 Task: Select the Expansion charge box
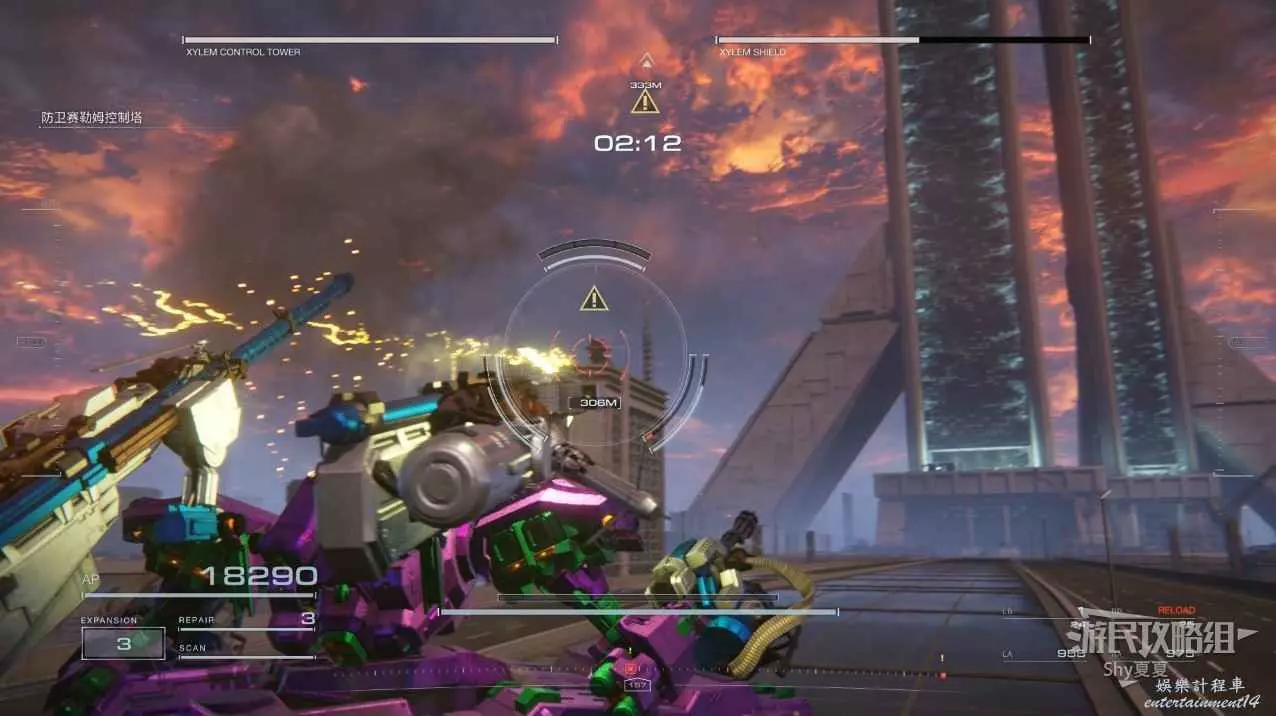tap(123, 643)
